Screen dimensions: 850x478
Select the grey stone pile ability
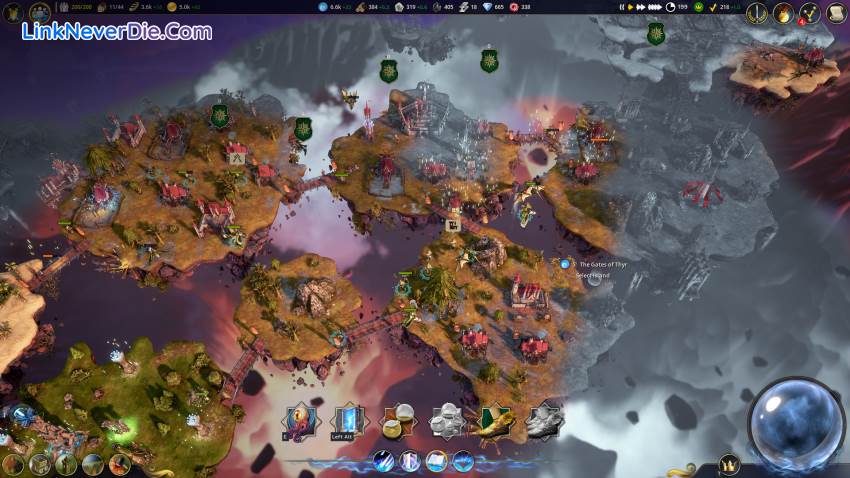446,421
